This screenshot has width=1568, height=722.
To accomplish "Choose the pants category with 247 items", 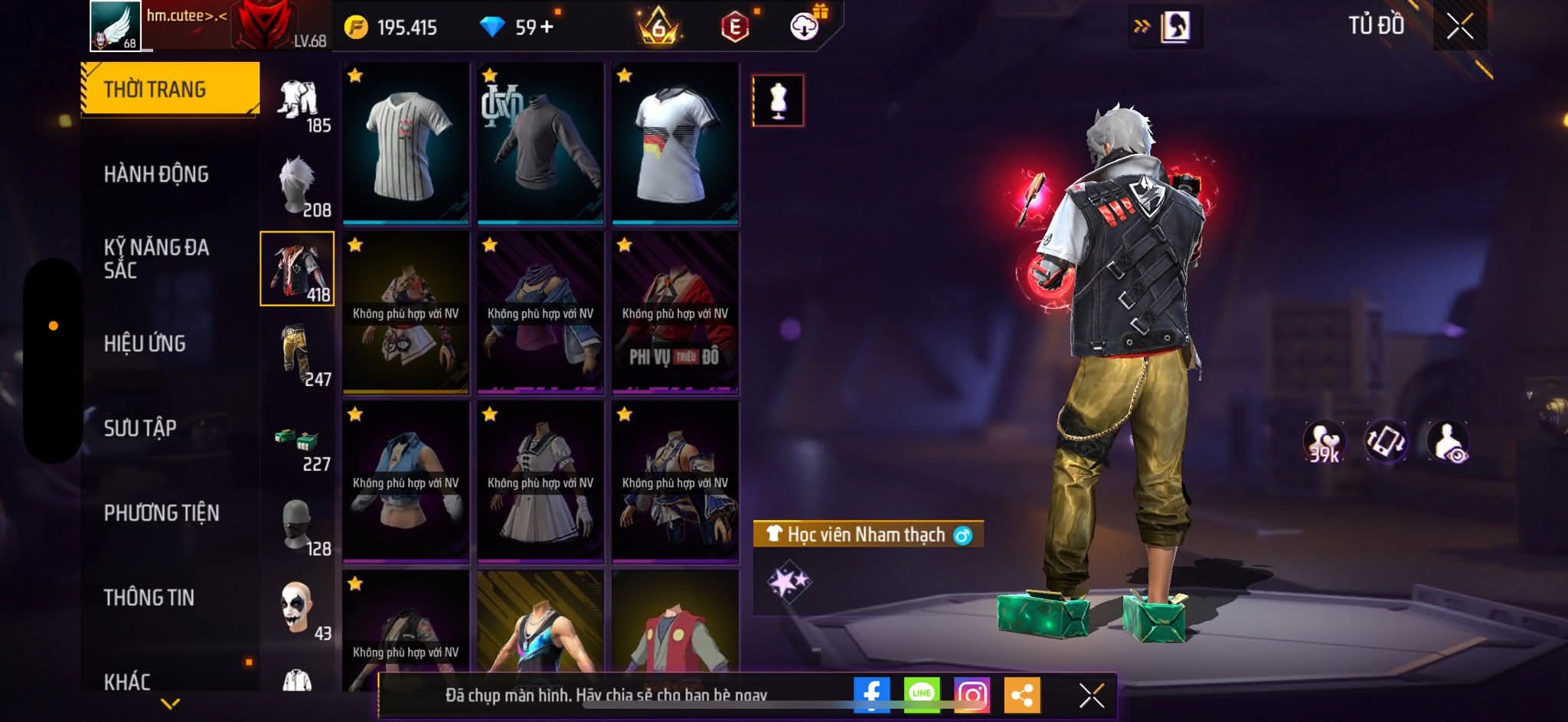I will tap(299, 356).
